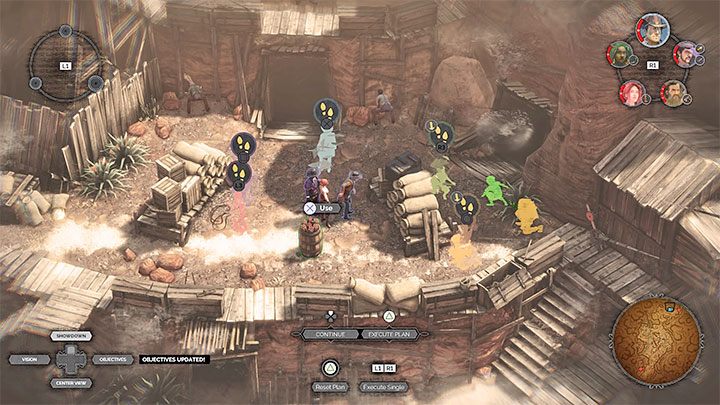Switch to the red-haired woman portrait
Image resolution: width=720 pixels, height=405 pixels.
(x=631, y=92)
